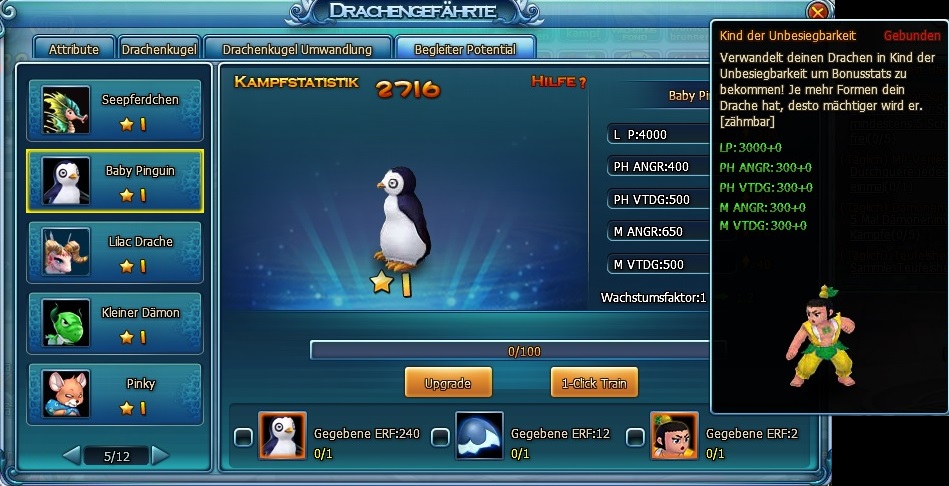Viewport: 949px width, 486px height.
Task: Choose the Pinky companion
Action: tap(114, 395)
